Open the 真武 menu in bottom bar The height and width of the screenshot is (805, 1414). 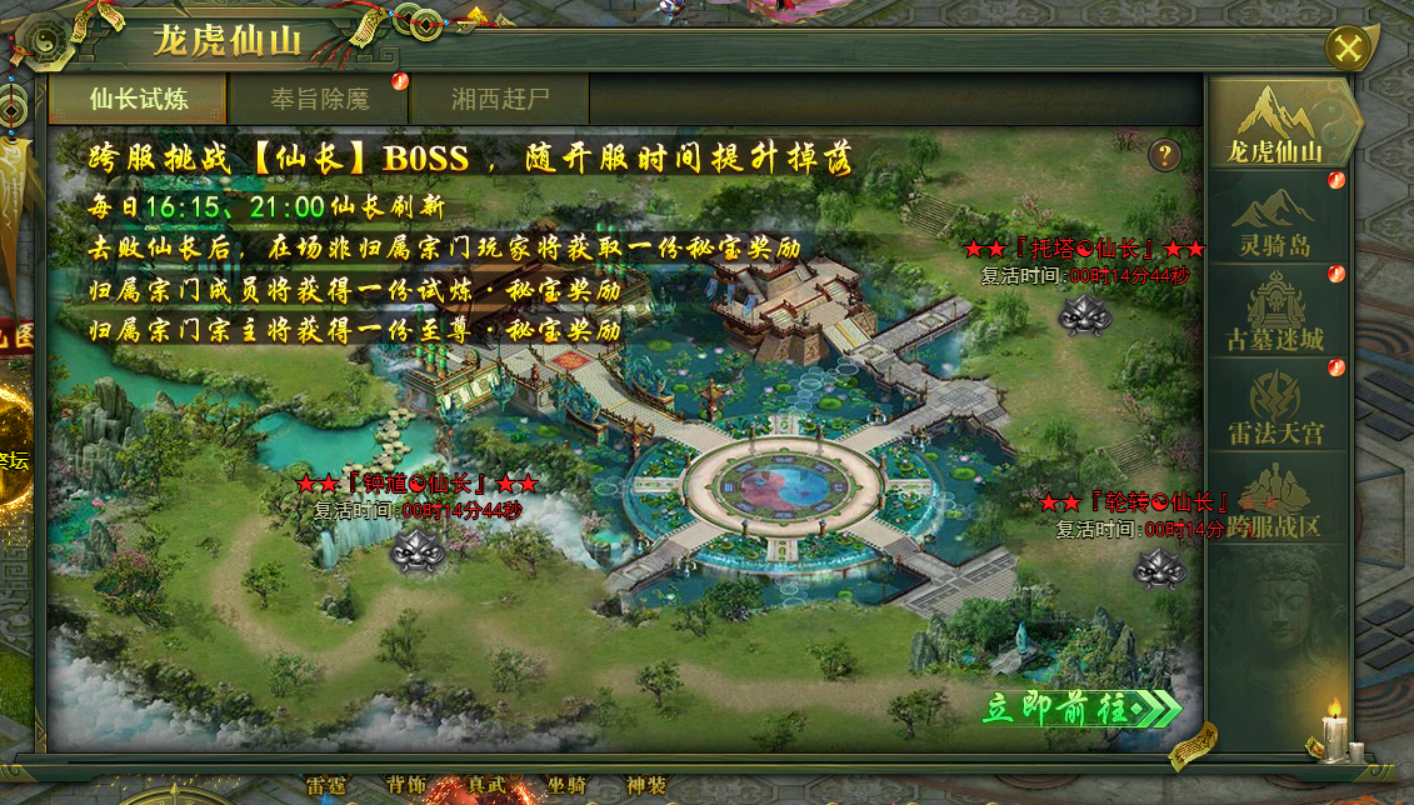(487, 786)
